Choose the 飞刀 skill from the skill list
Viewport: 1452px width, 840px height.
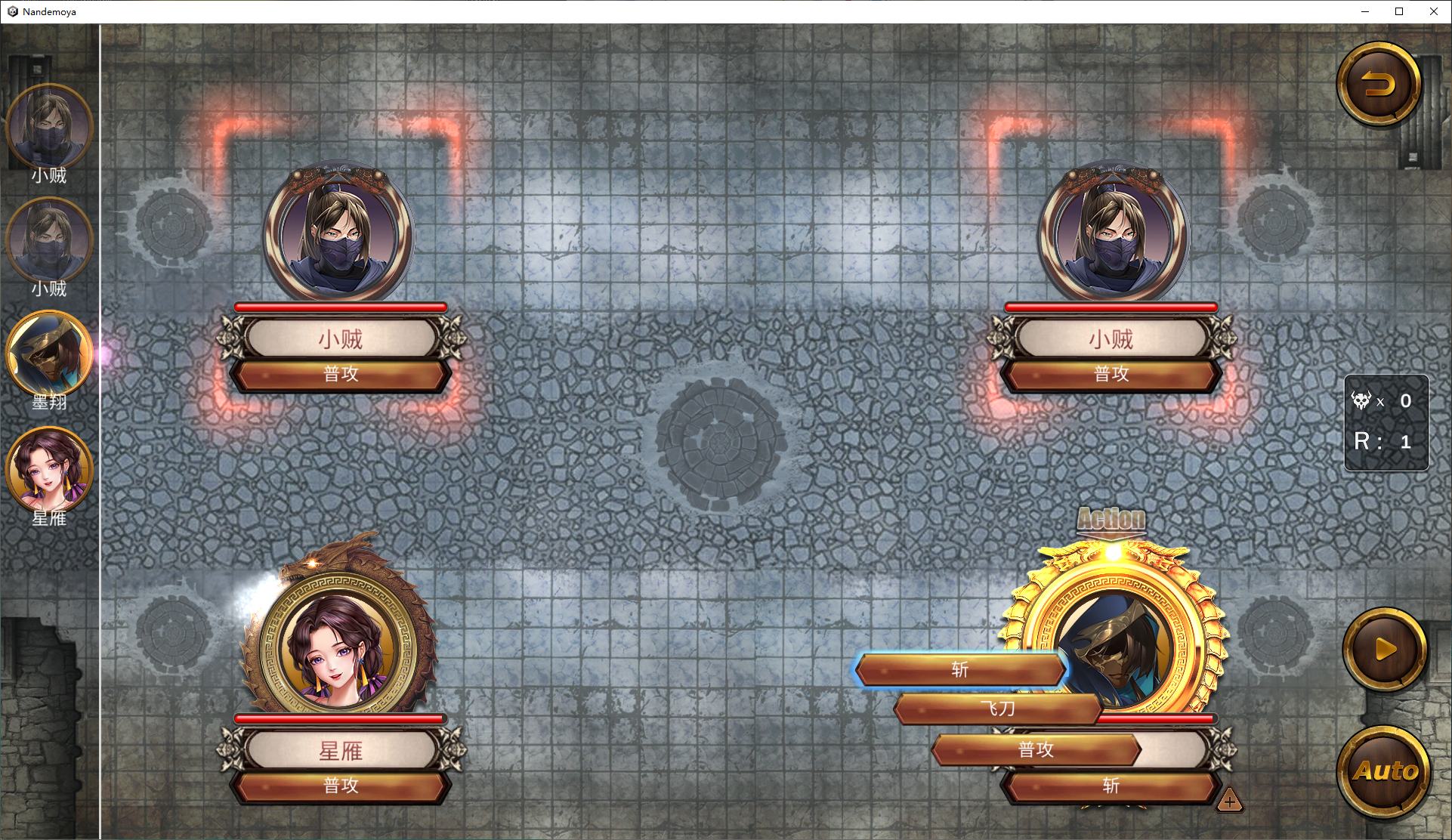997,709
